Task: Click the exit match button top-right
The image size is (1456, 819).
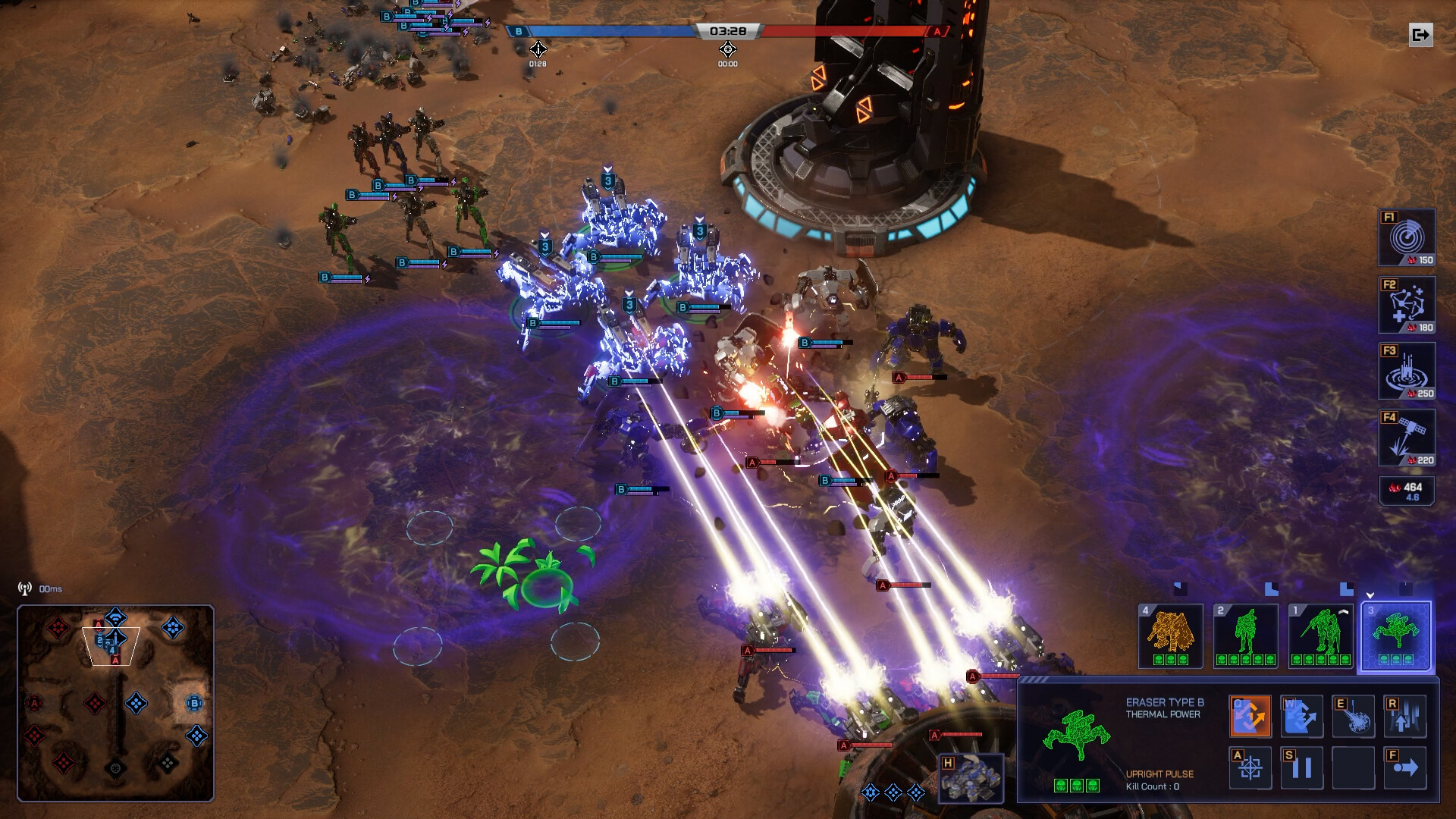Action: click(1420, 34)
